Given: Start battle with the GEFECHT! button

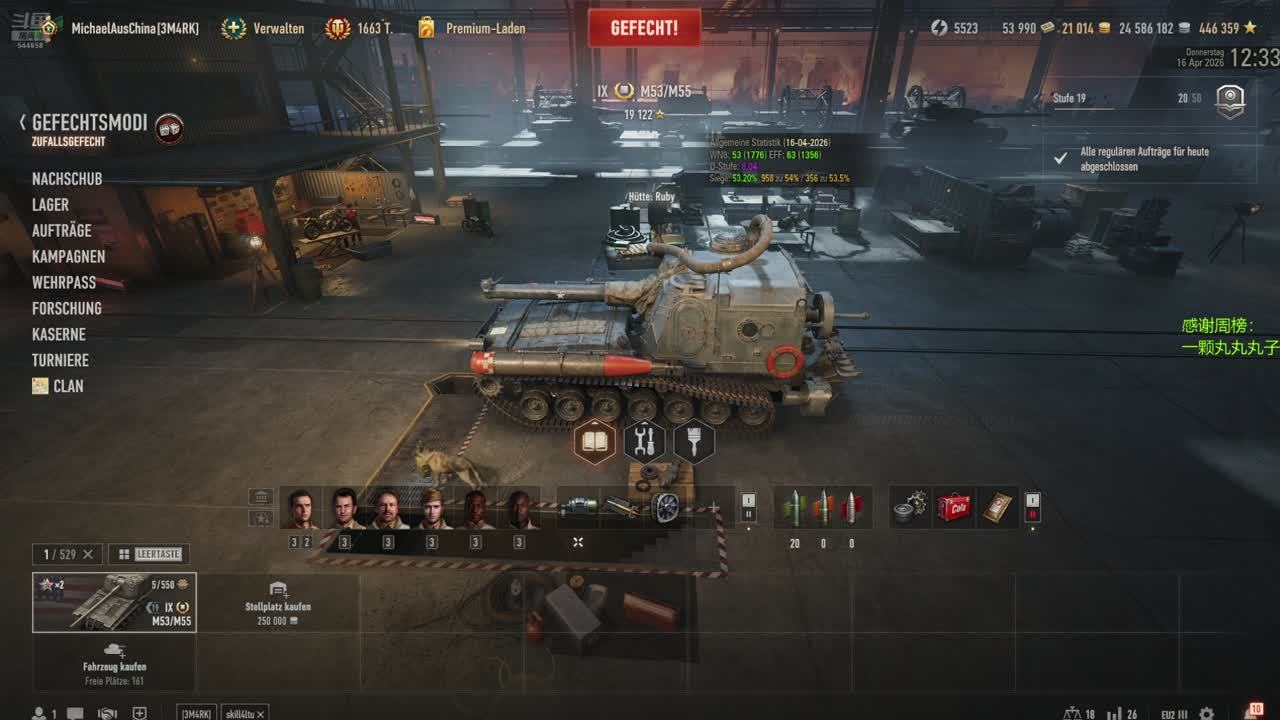Looking at the screenshot, I should (x=644, y=28).
